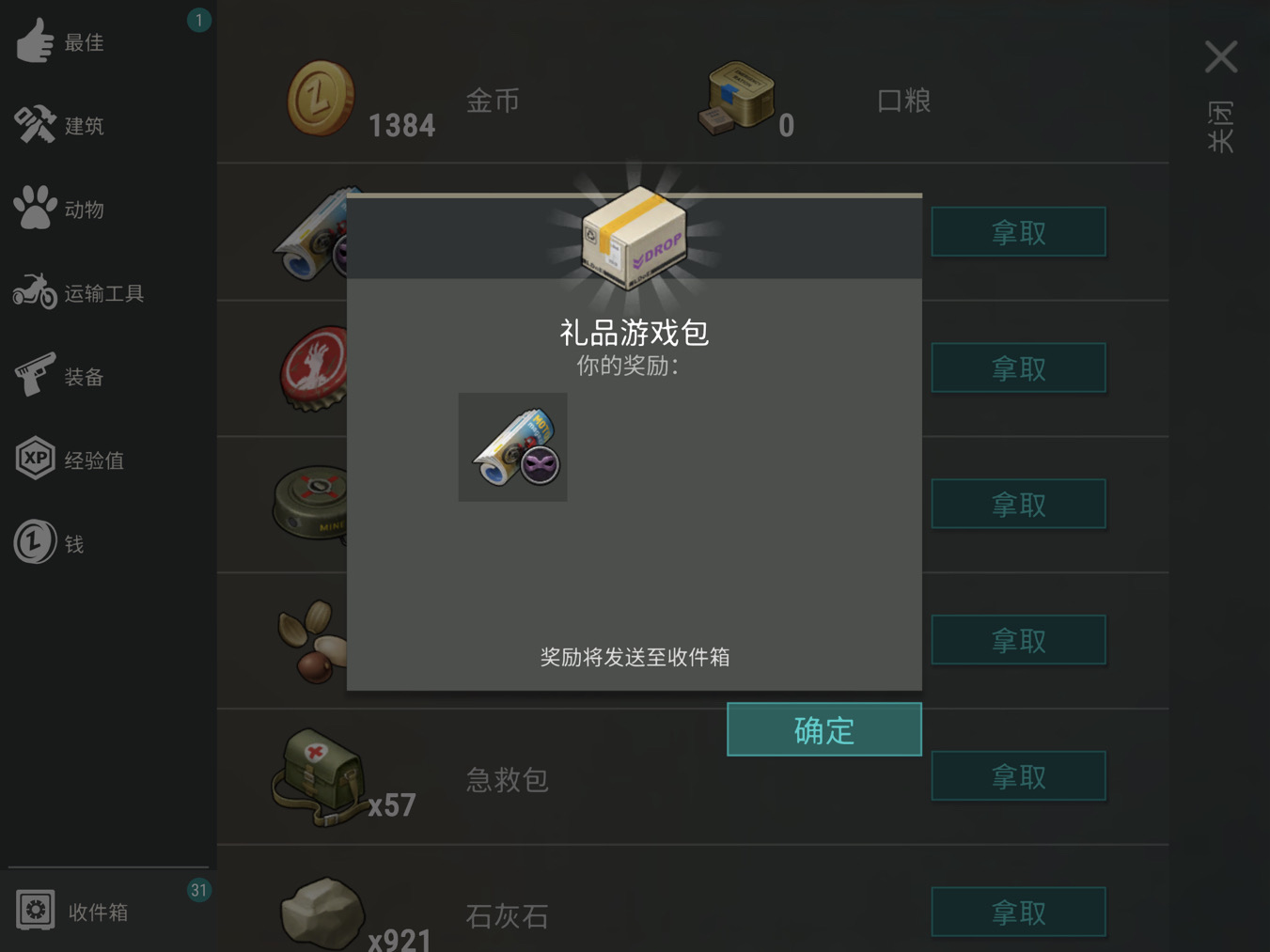
Task: Dismiss the dialog with the X button
Action: (x=1221, y=56)
